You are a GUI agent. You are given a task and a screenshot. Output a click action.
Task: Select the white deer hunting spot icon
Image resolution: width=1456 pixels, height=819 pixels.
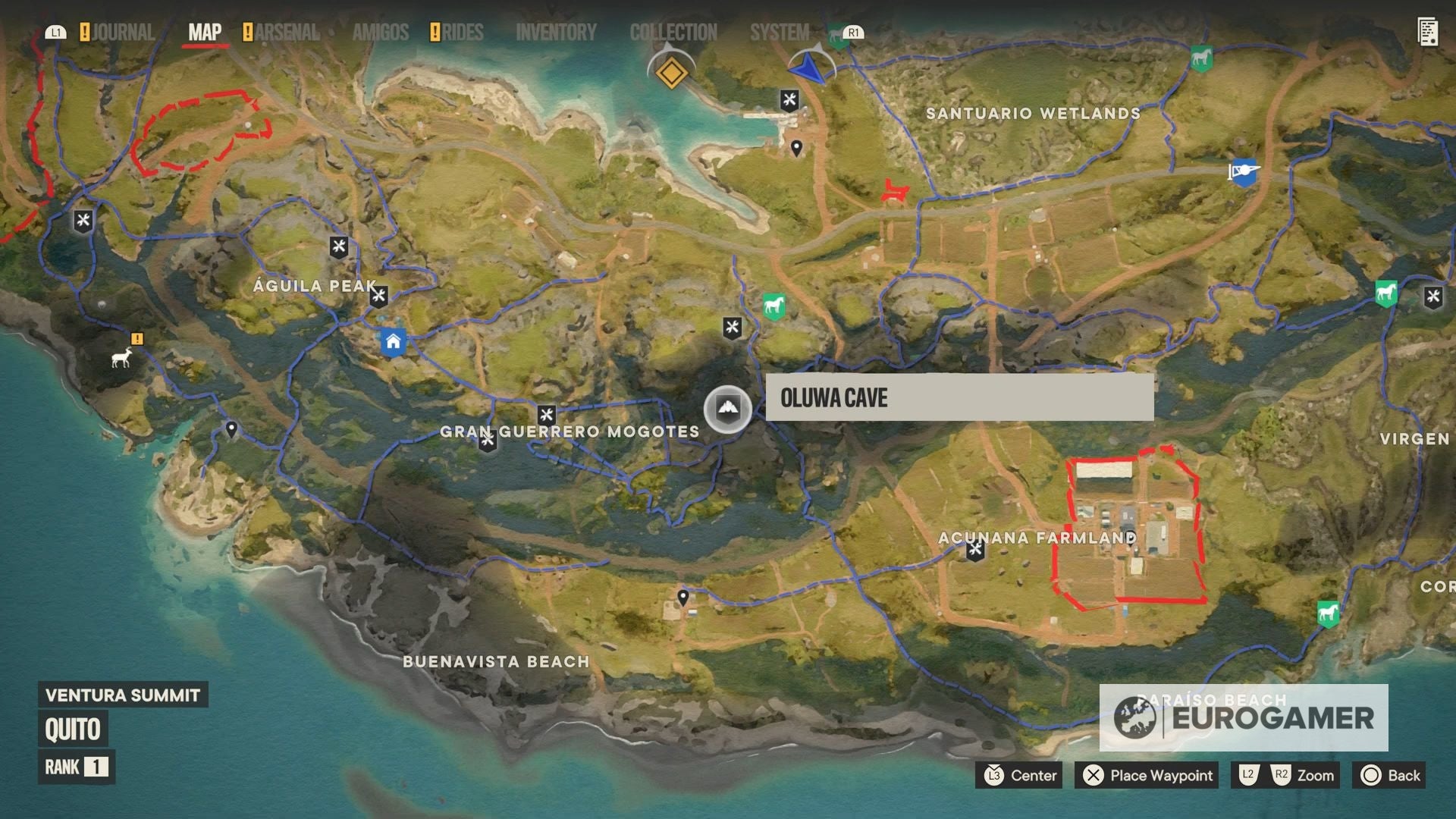click(x=121, y=357)
